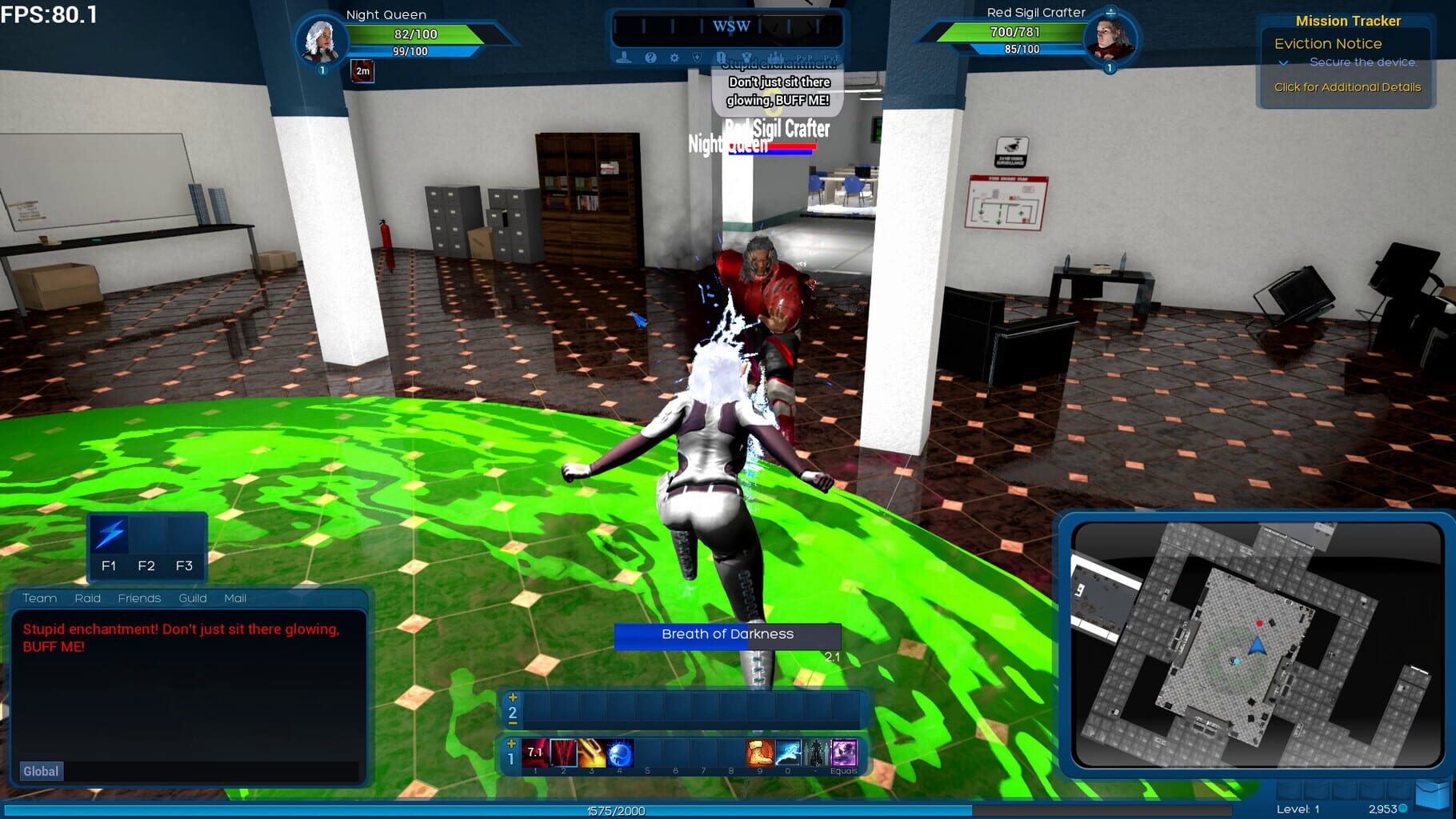Click the minimap display
This screenshot has height=819, width=1456.
[x=1256, y=645]
